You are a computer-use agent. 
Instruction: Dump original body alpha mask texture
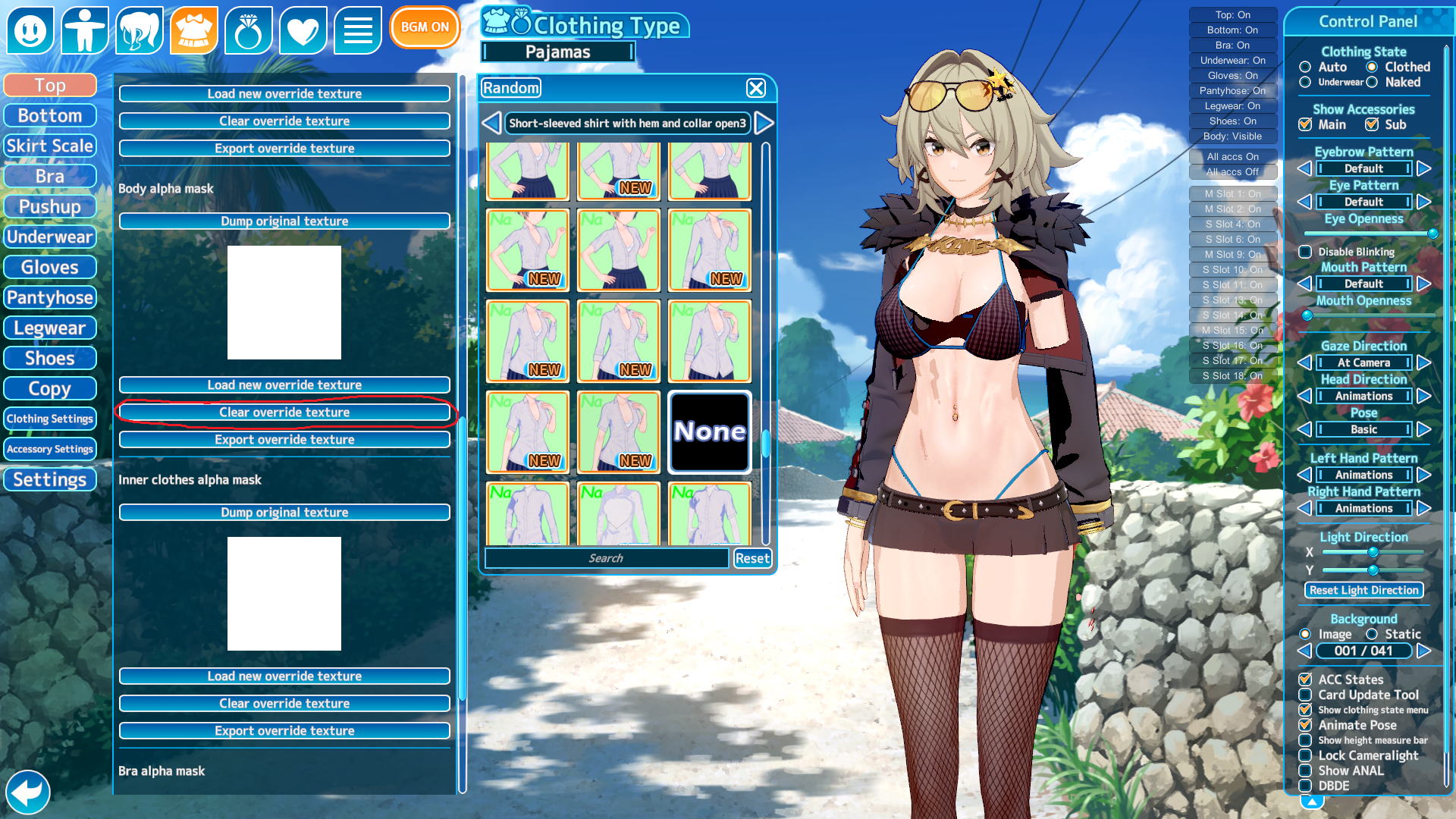pos(284,221)
